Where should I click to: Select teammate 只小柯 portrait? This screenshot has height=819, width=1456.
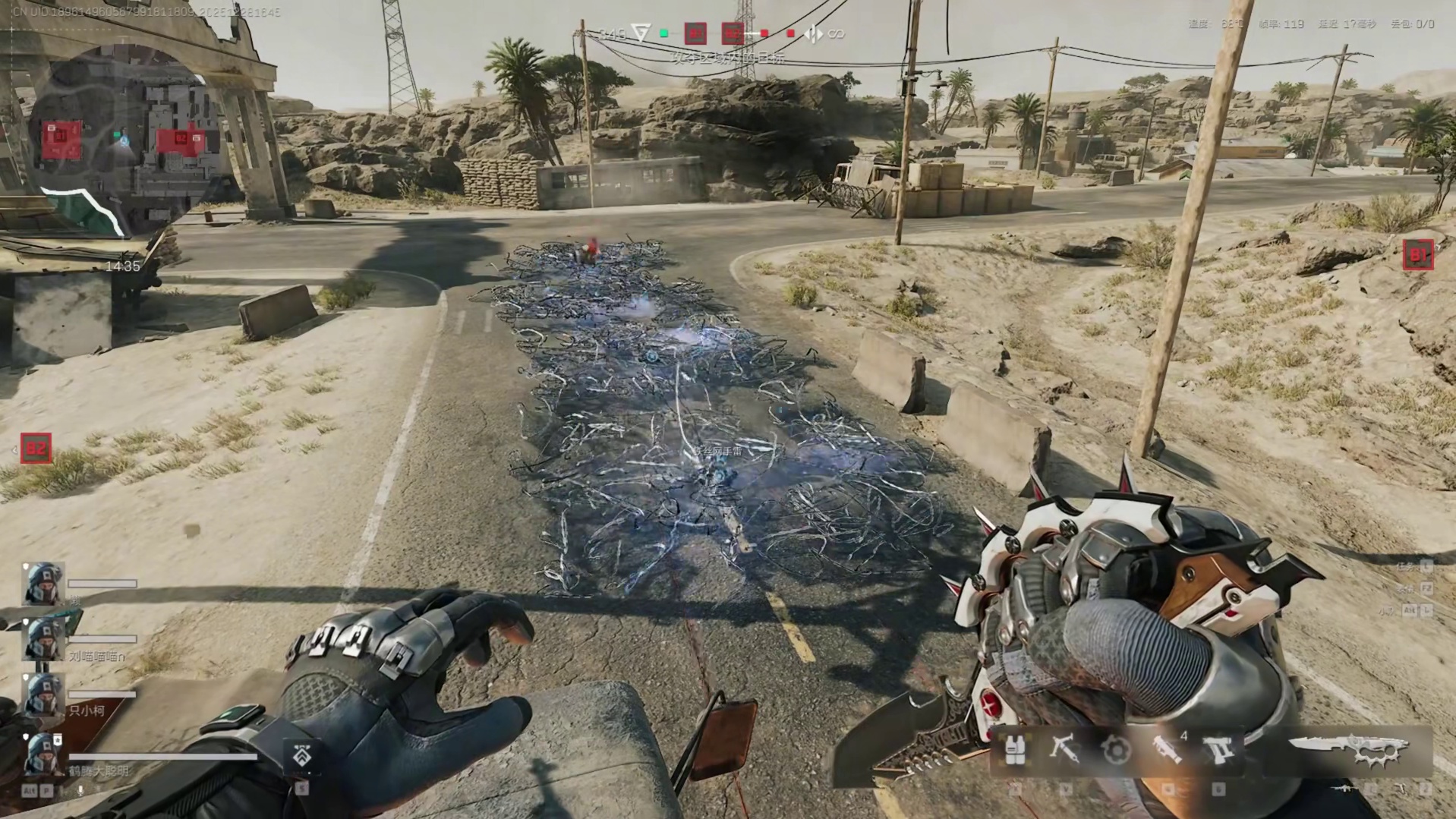coord(43,694)
